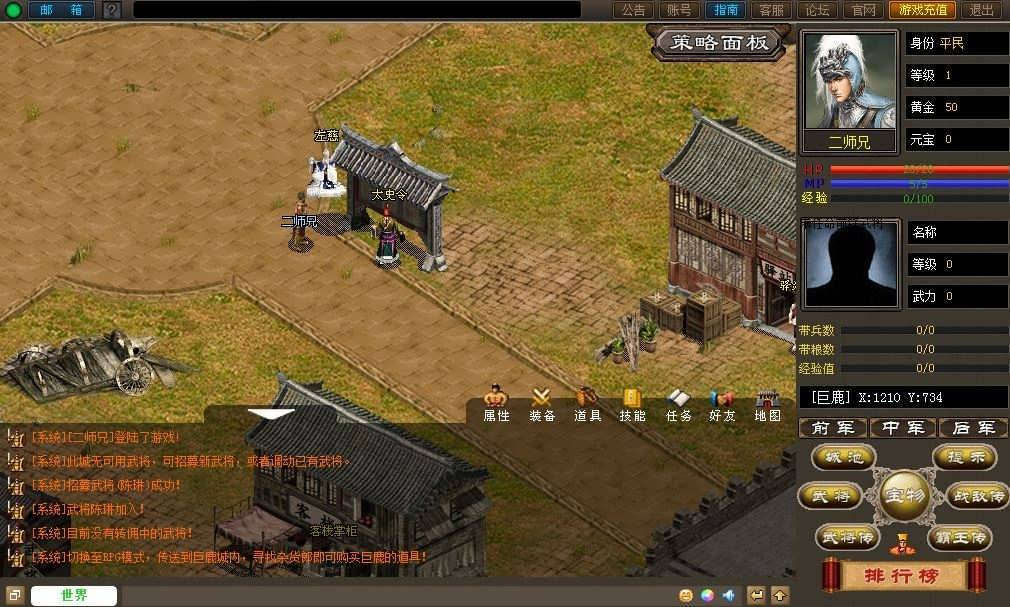Open the 道具 items bag
Image resolution: width=1010 pixels, height=607 pixels.
point(587,404)
